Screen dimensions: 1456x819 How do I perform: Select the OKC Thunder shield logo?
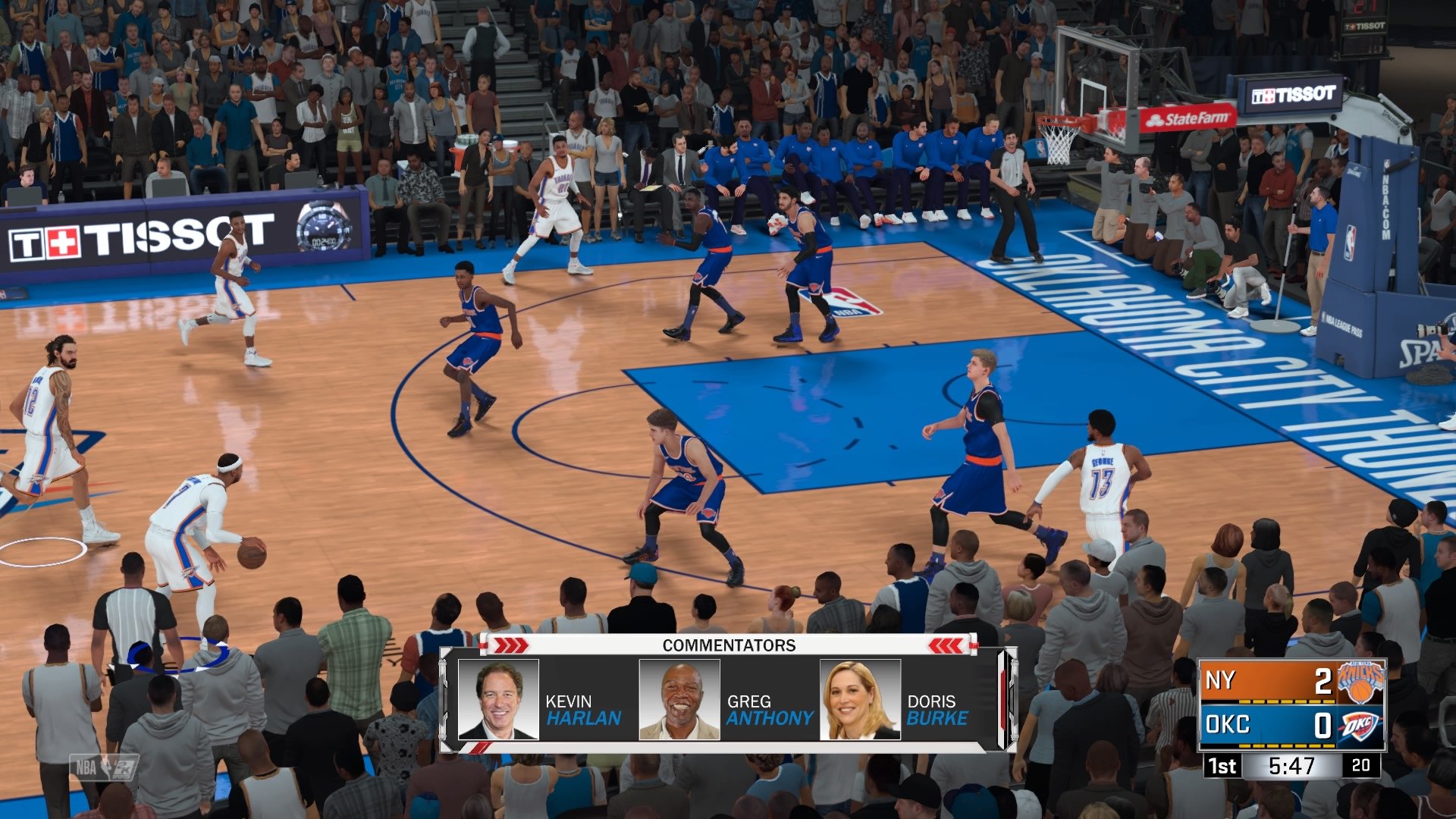[x=1359, y=726]
